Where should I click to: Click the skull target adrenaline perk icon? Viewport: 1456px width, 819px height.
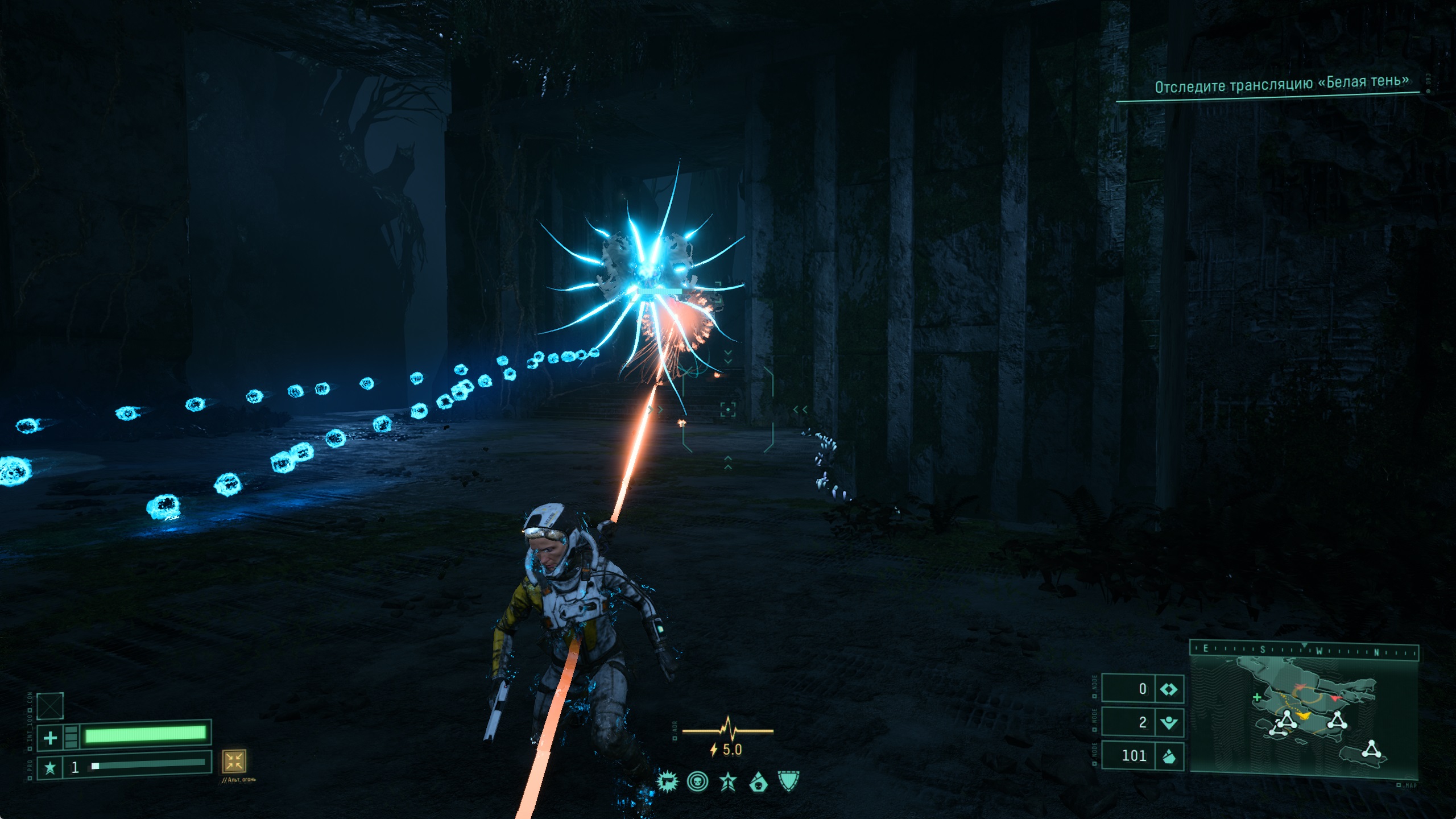tap(697, 782)
